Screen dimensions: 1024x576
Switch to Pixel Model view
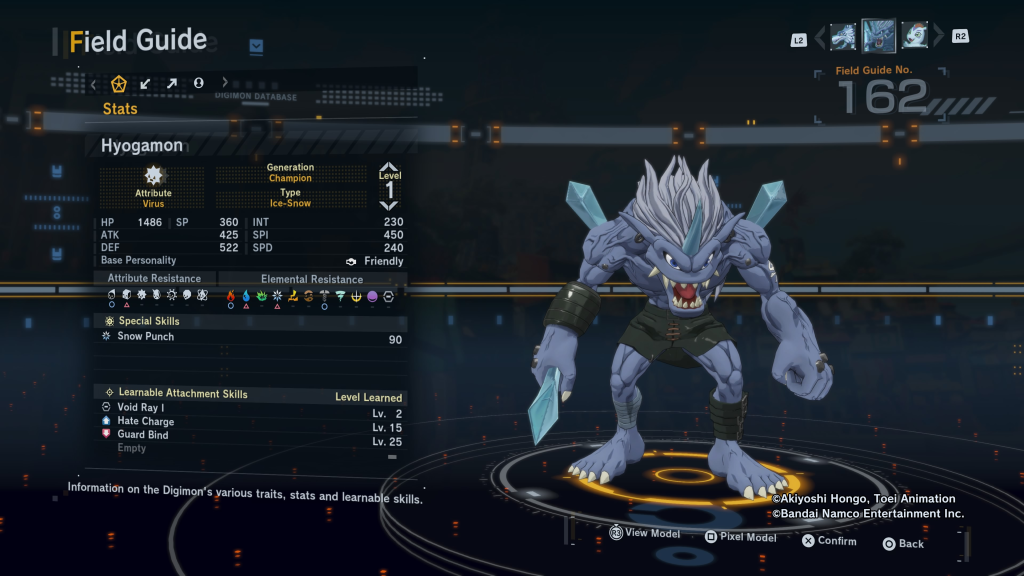click(x=740, y=537)
